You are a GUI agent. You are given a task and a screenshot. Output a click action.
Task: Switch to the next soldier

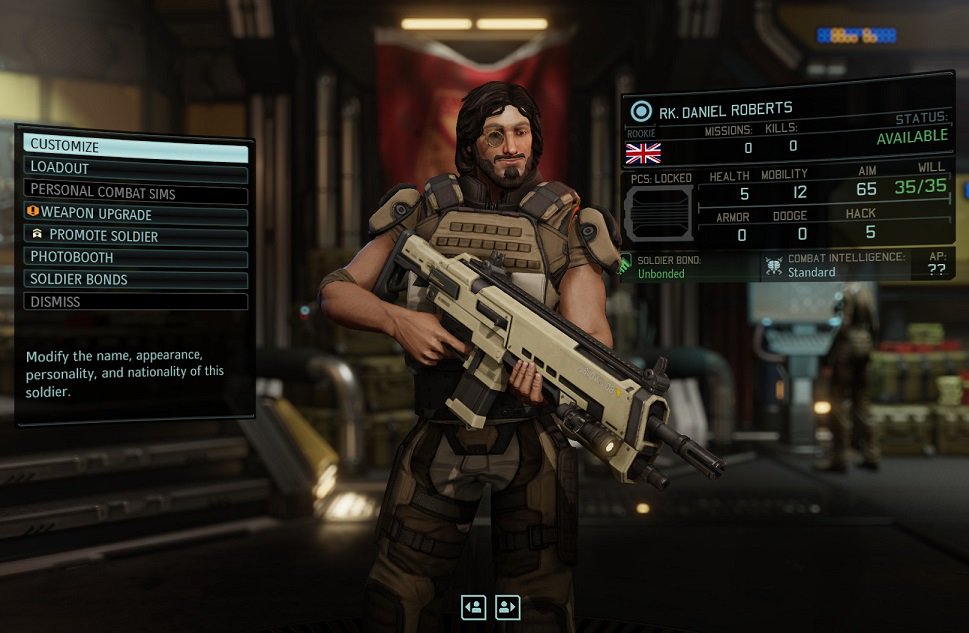coord(508,606)
